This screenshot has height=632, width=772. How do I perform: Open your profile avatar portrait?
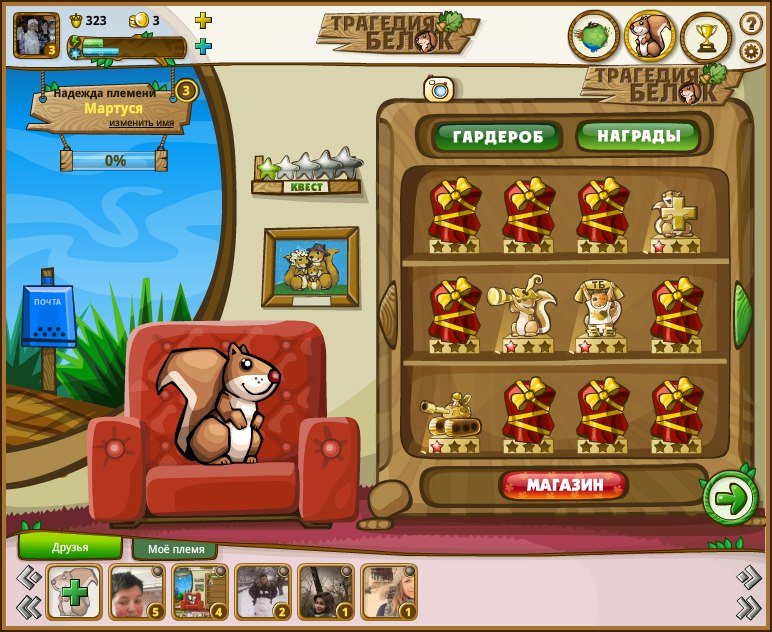pos(36,35)
